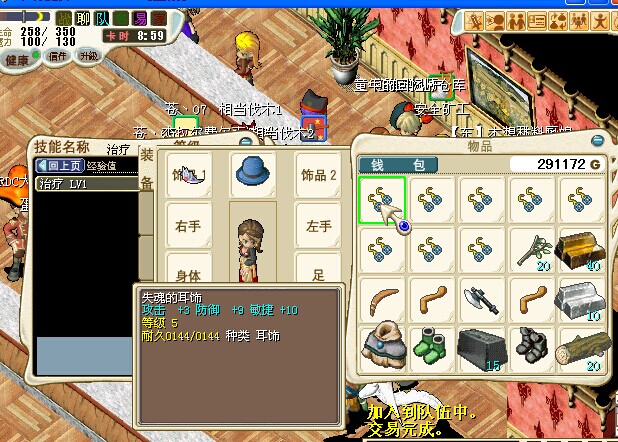Select the green-highlighted earring slot
The image size is (618, 442).
coord(381,199)
